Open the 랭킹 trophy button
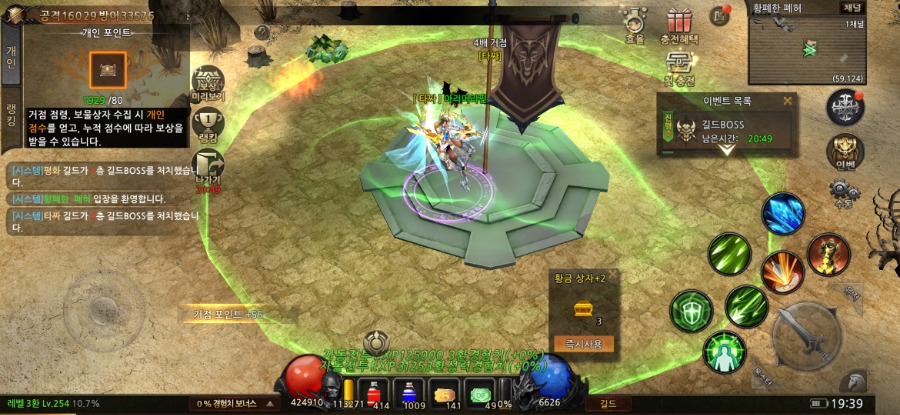The width and height of the screenshot is (900, 415). 208,127
